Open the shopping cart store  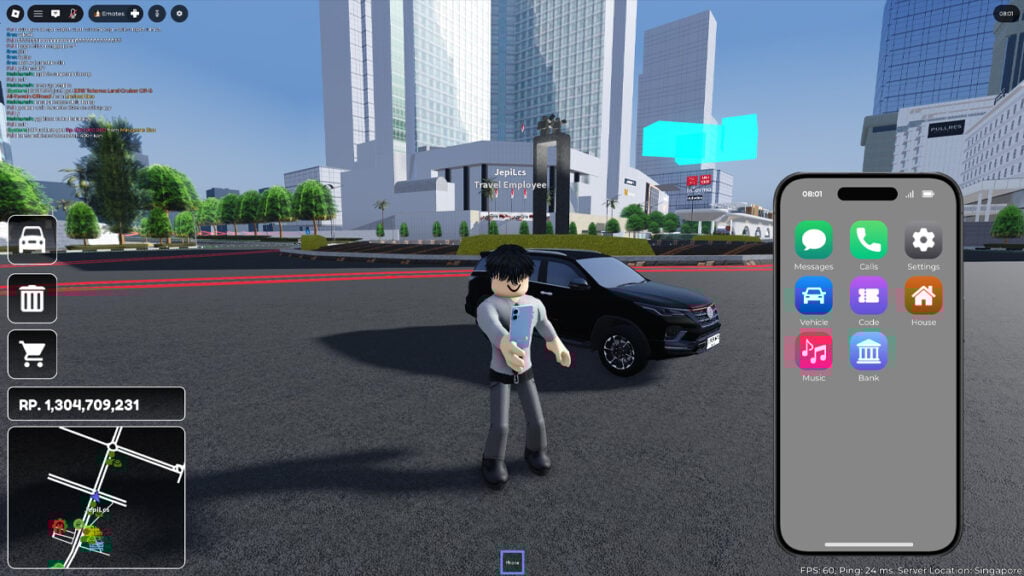(32, 354)
